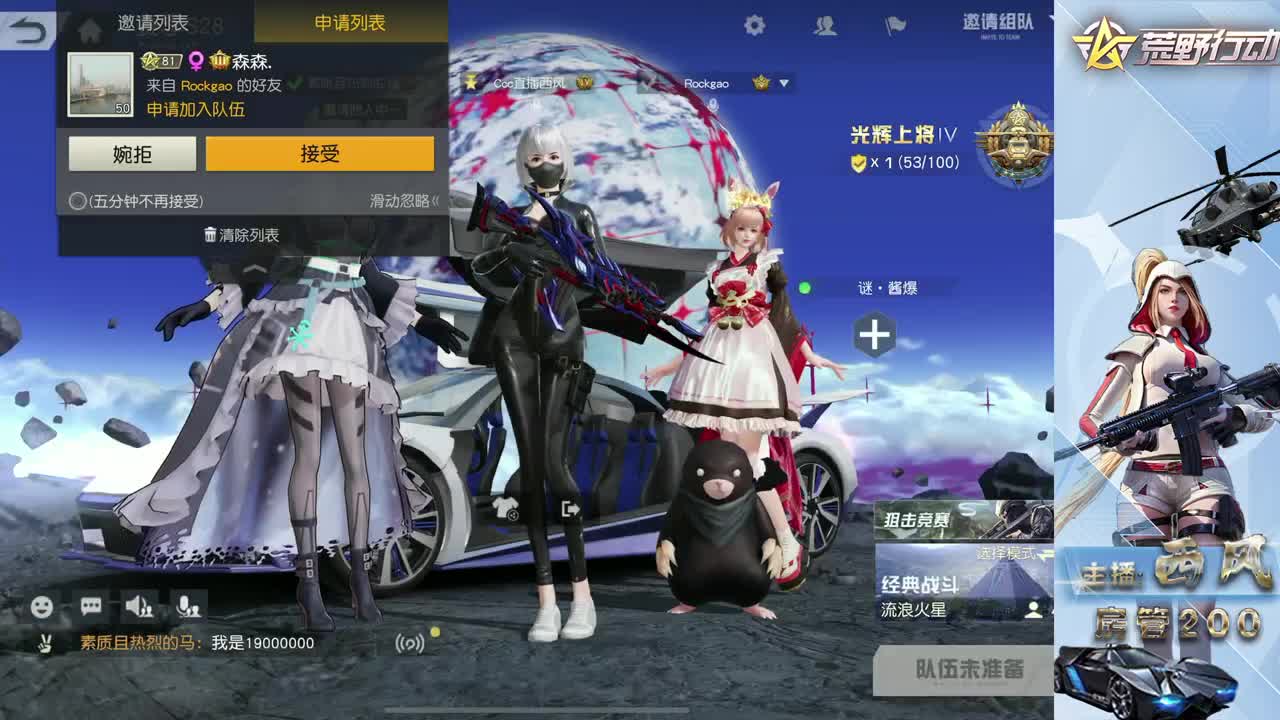Open the emoji smiley panel at bottom left
This screenshot has height=720, width=1280.
40,604
